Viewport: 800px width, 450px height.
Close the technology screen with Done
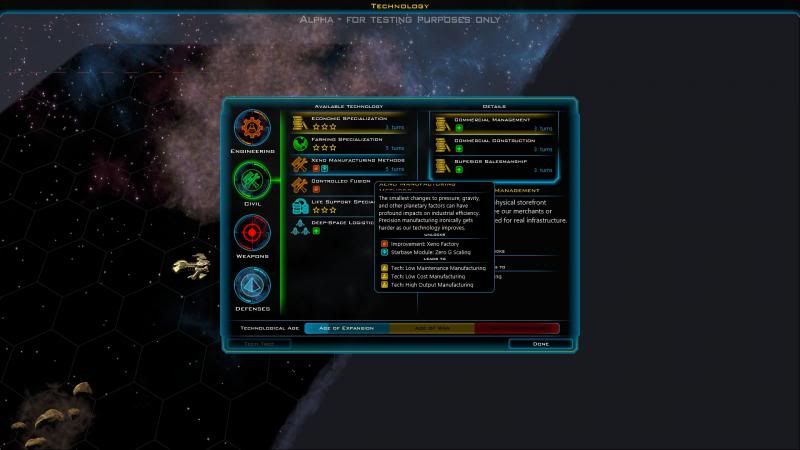click(540, 344)
